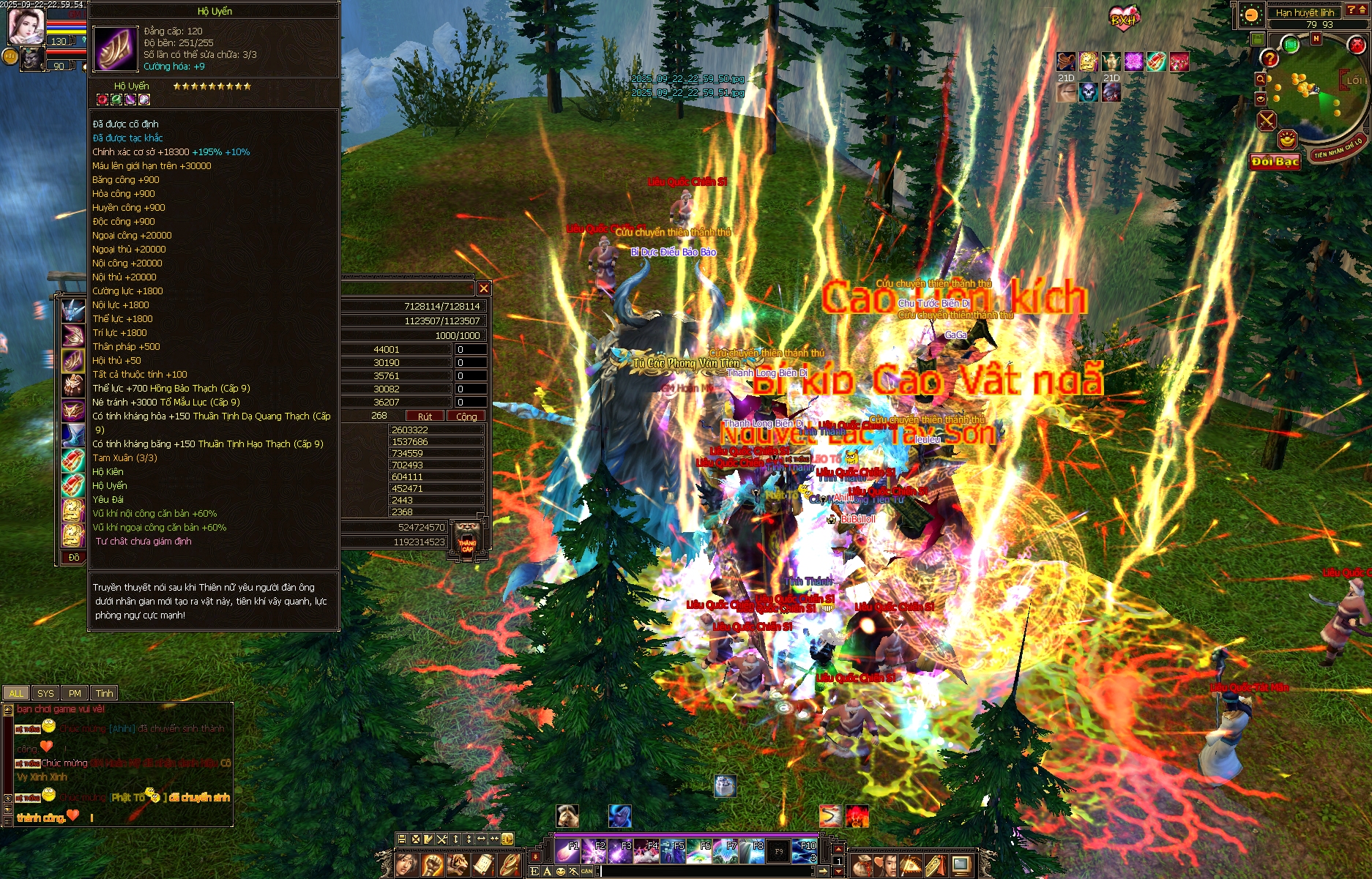Activate the F1 skill slot
1372x879 pixels.
(567, 850)
